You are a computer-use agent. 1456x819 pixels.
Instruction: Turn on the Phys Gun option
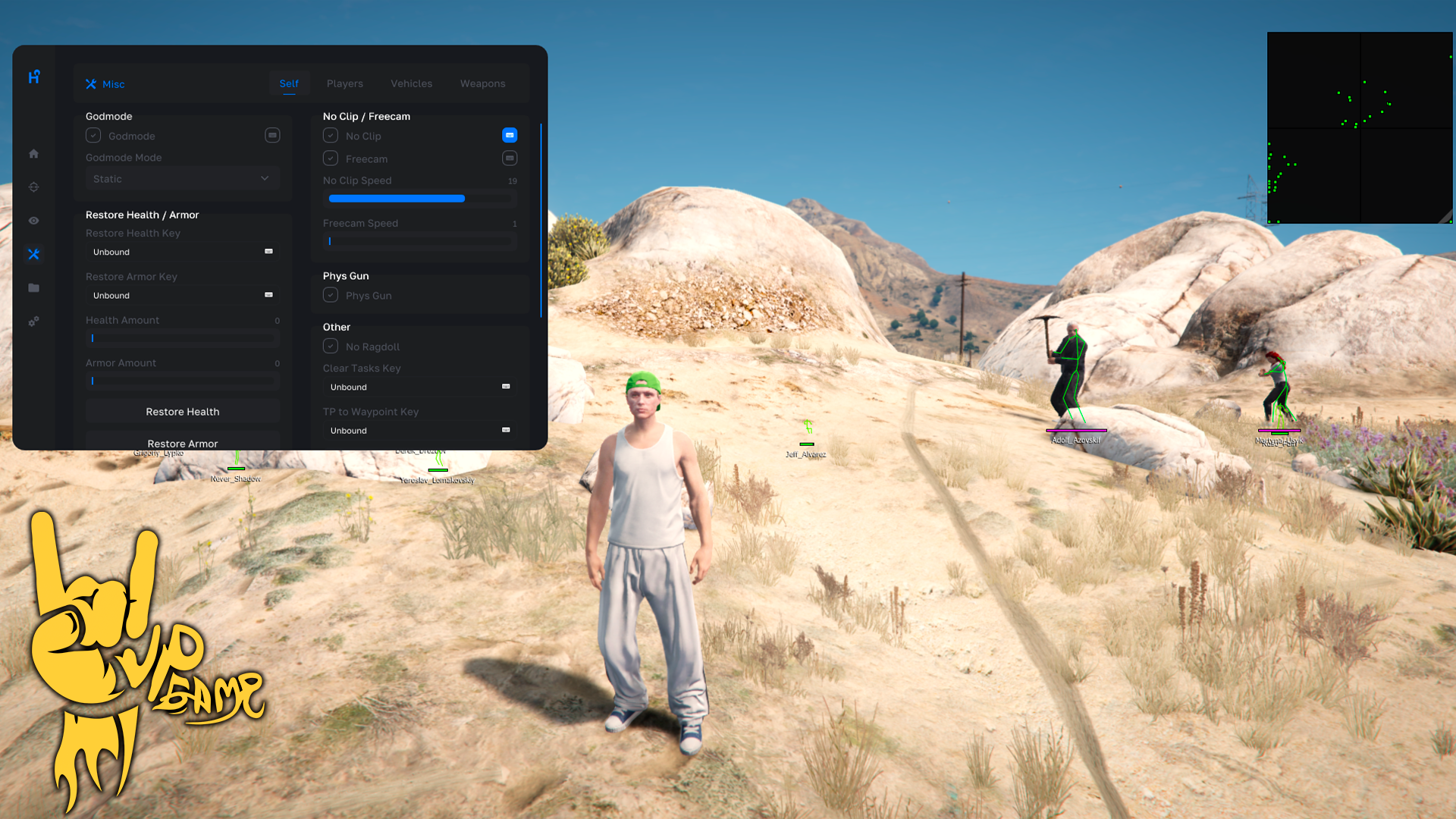[x=331, y=295]
